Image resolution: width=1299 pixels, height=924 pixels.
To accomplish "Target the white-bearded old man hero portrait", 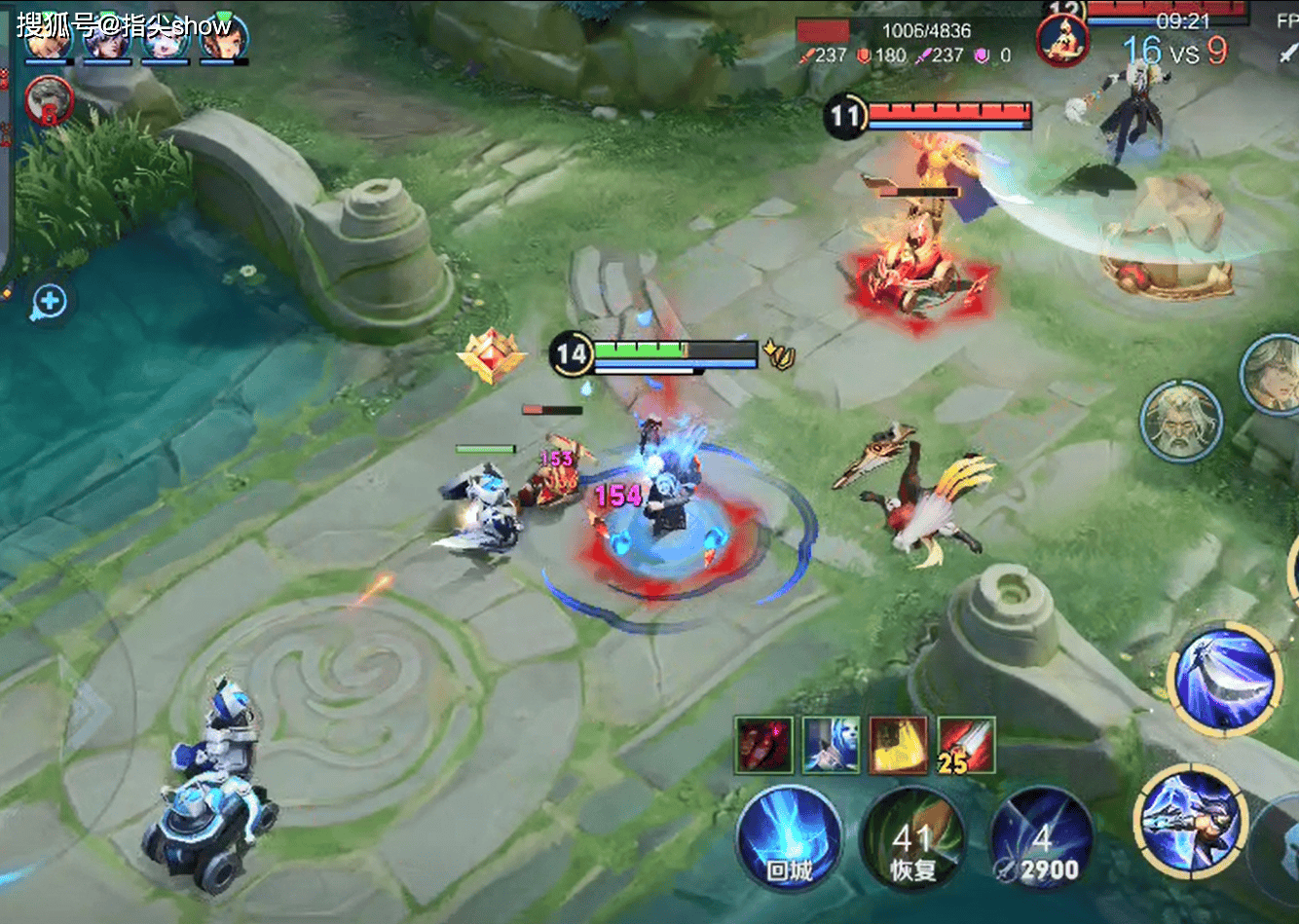I will 1180,422.
